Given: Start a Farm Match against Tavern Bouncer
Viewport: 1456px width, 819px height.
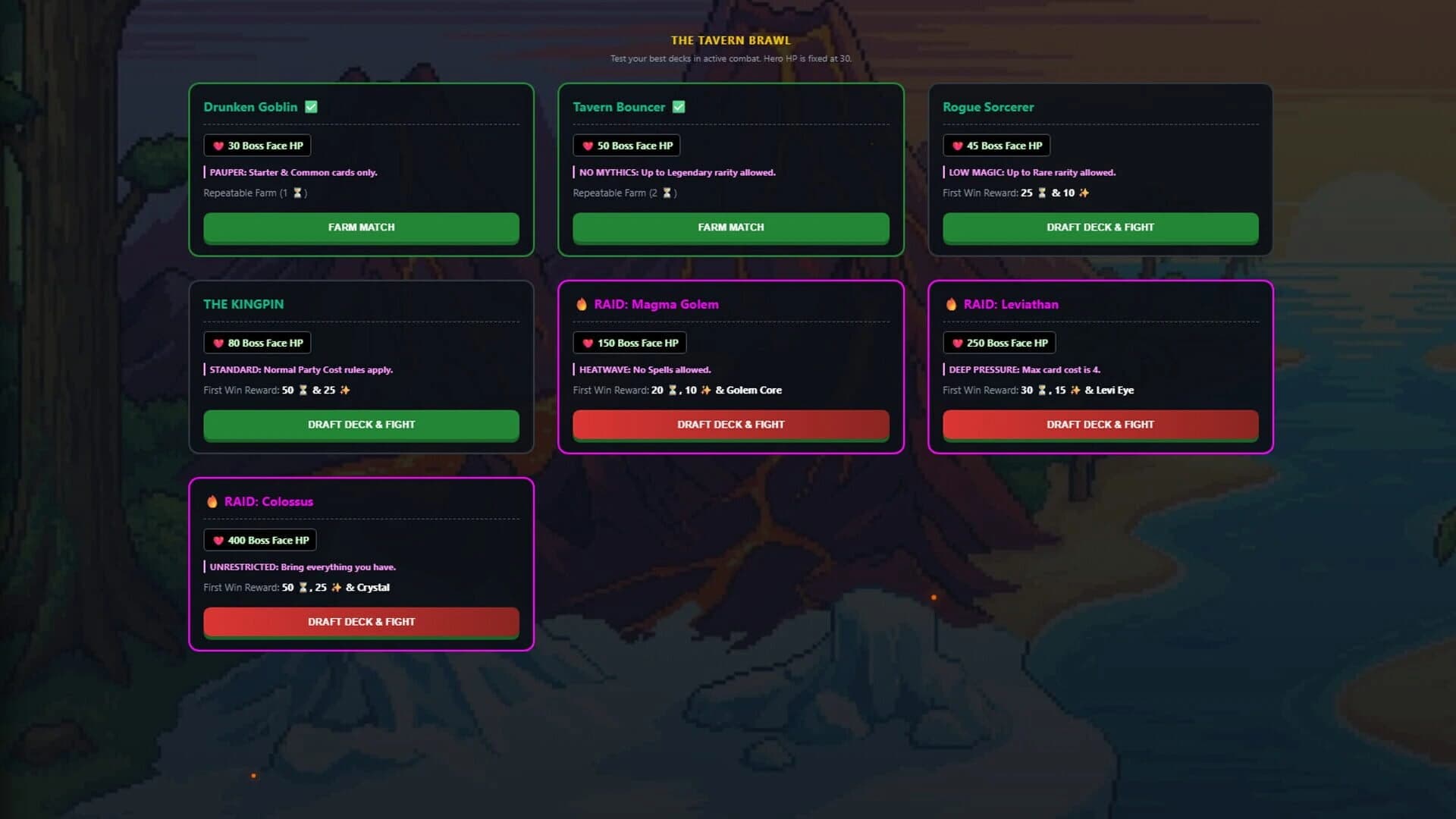Looking at the screenshot, I should [730, 227].
